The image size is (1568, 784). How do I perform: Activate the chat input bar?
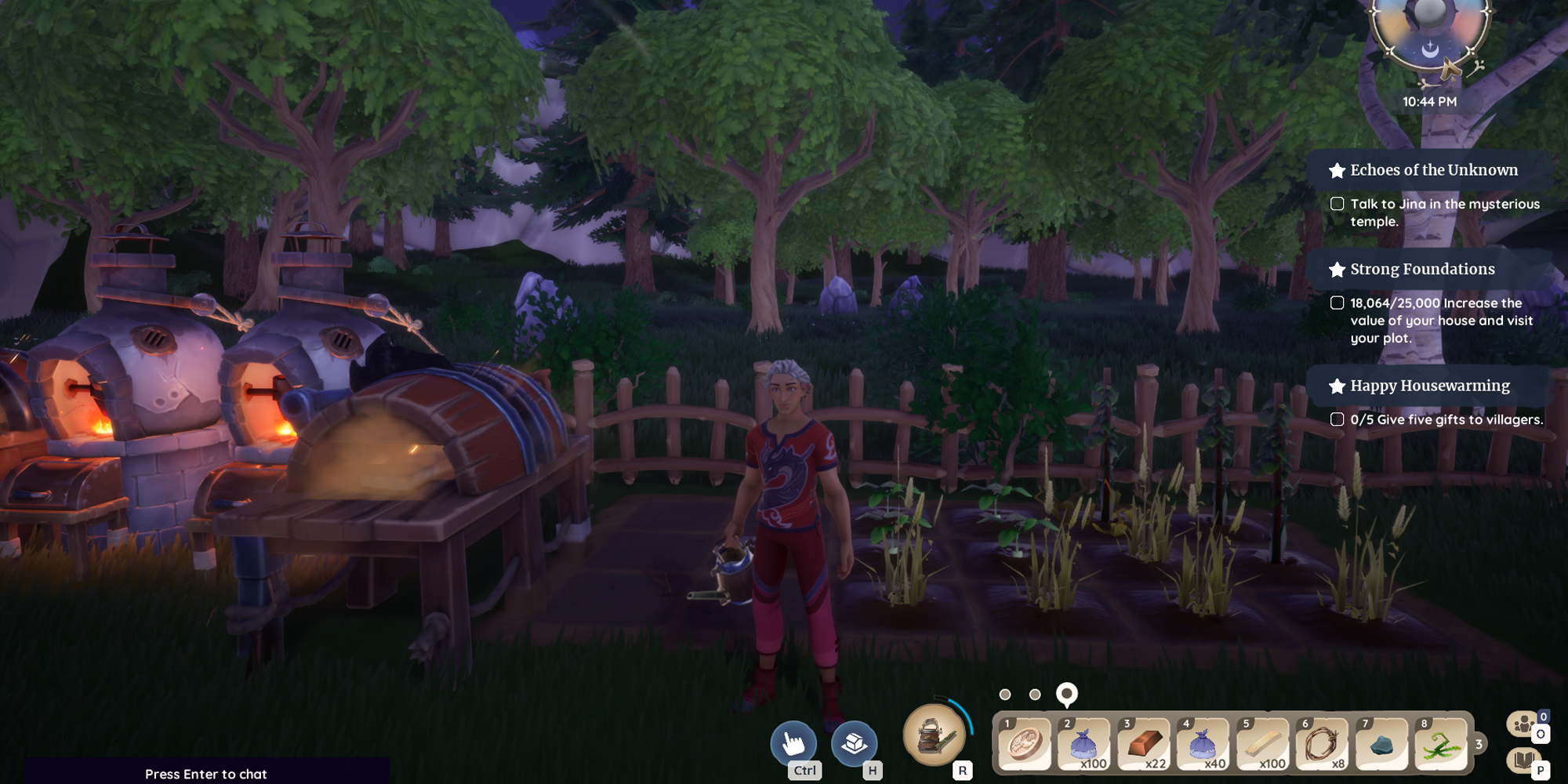[206, 773]
